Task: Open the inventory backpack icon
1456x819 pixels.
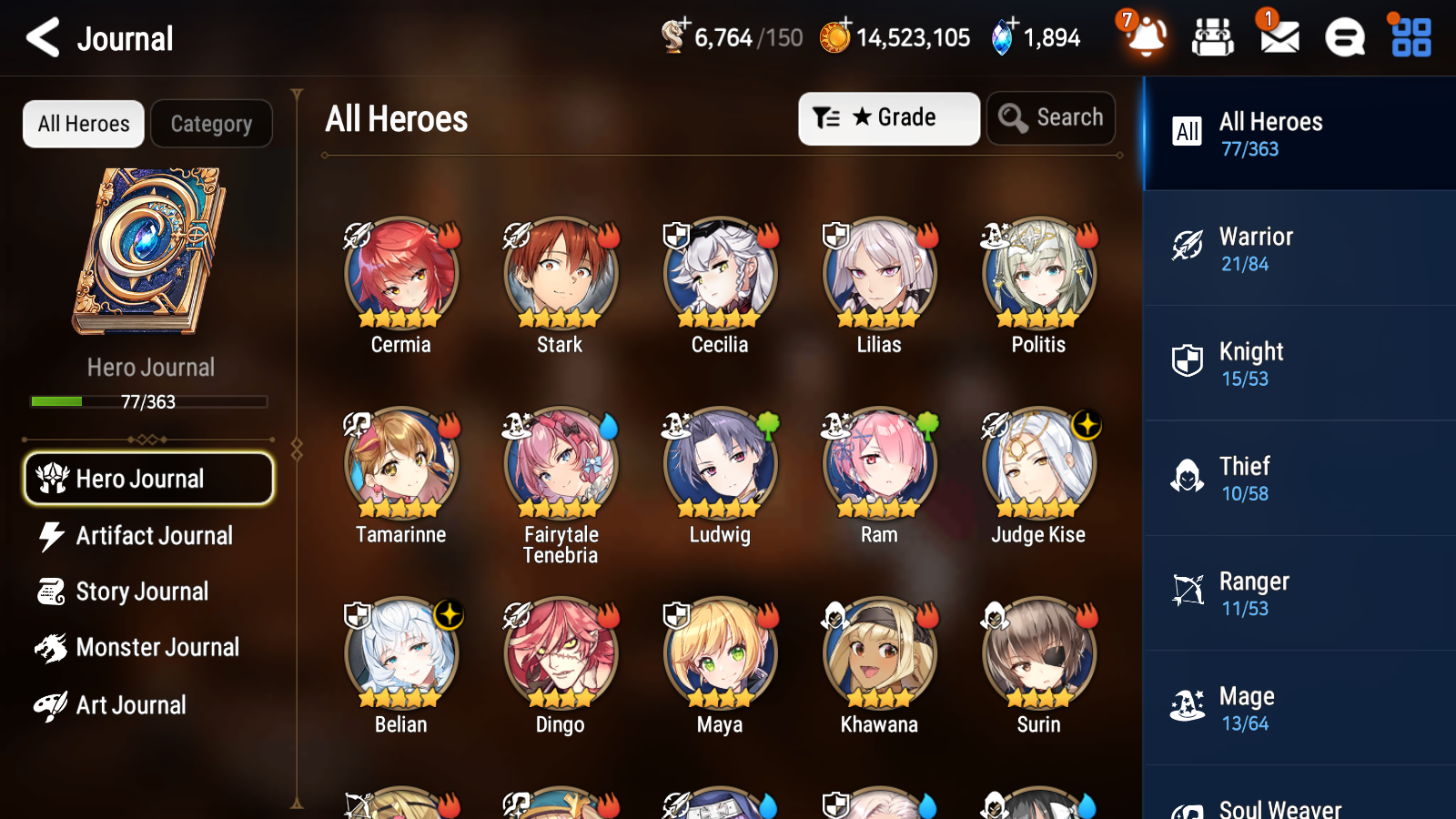Action: [1213, 37]
